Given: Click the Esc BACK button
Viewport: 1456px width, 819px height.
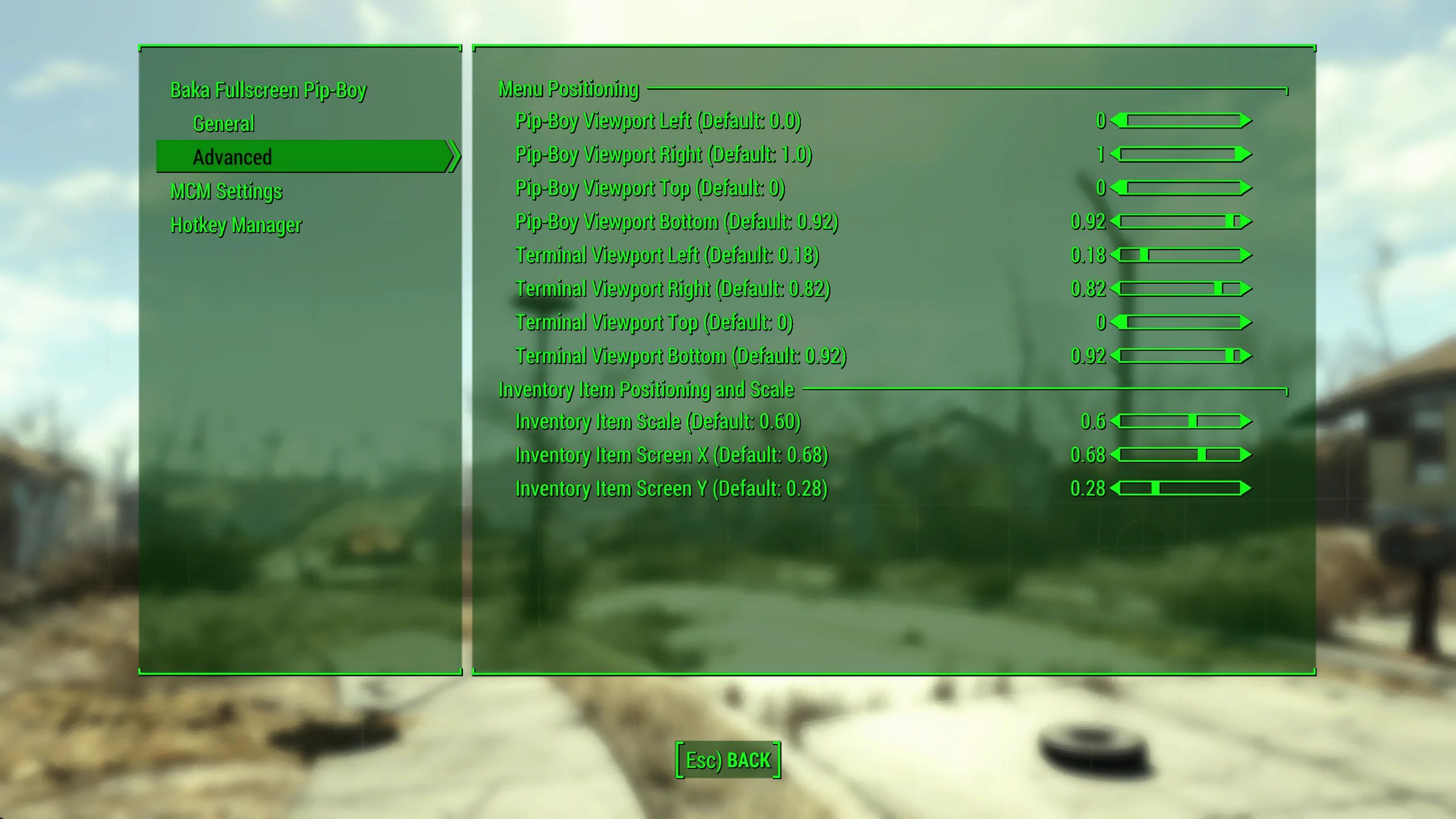Looking at the screenshot, I should coord(728,759).
